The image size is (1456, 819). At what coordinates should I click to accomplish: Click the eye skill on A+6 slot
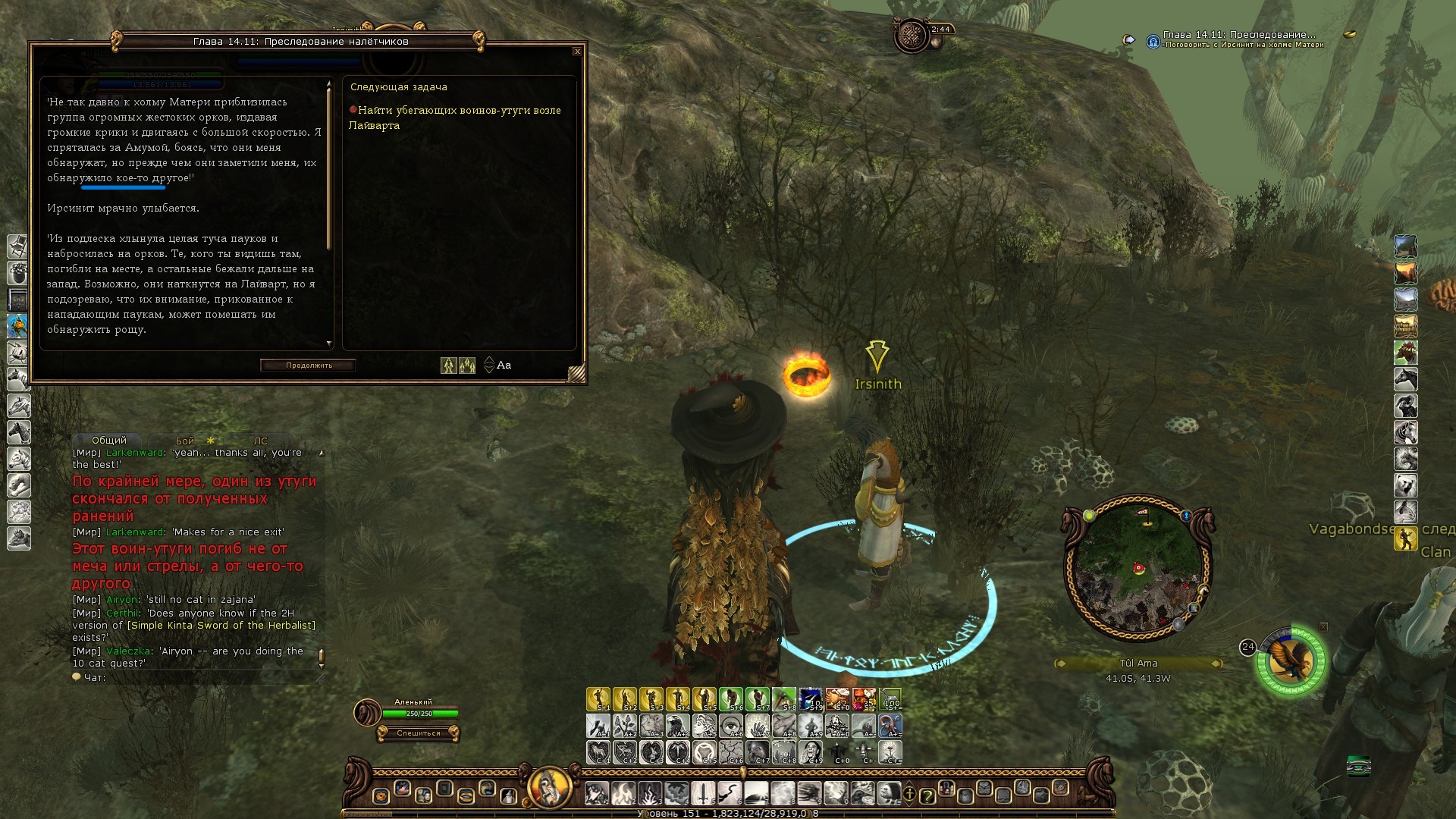pyautogui.click(x=731, y=726)
